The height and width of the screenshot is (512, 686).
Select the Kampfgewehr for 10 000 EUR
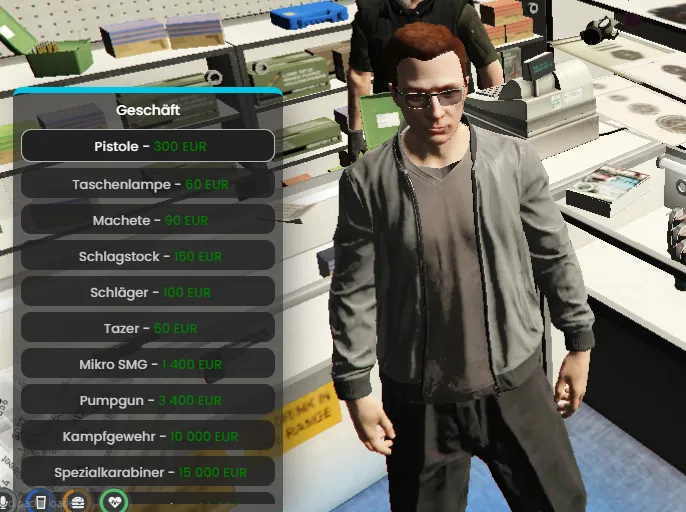(x=148, y=436)
